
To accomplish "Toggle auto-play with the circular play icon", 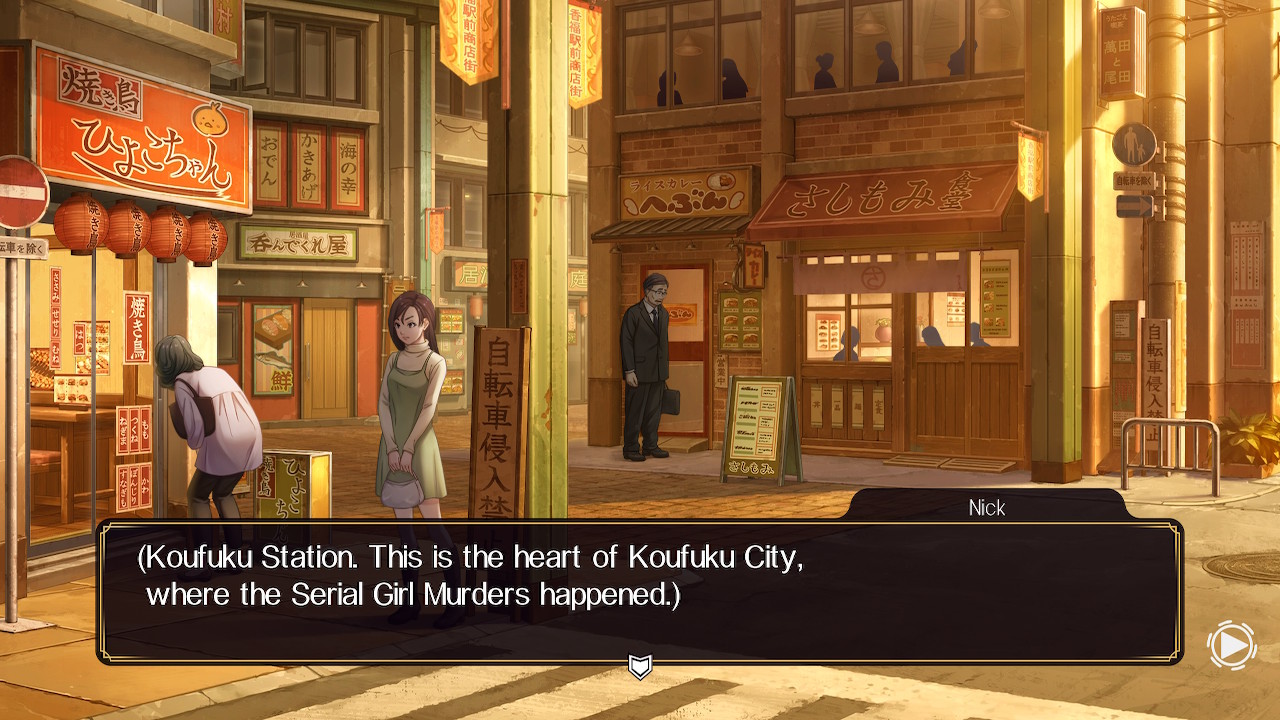I will [1232, 646].
